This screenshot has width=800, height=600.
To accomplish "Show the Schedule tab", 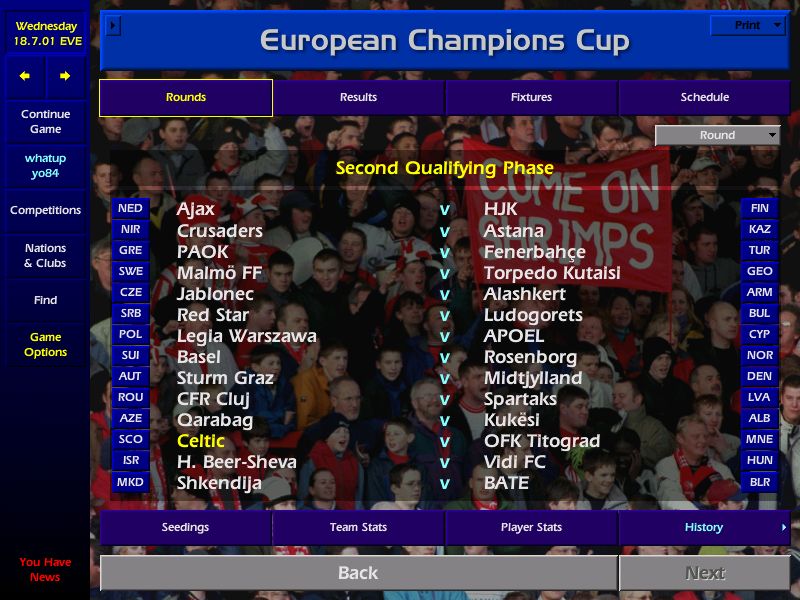I will pos(704,97).
